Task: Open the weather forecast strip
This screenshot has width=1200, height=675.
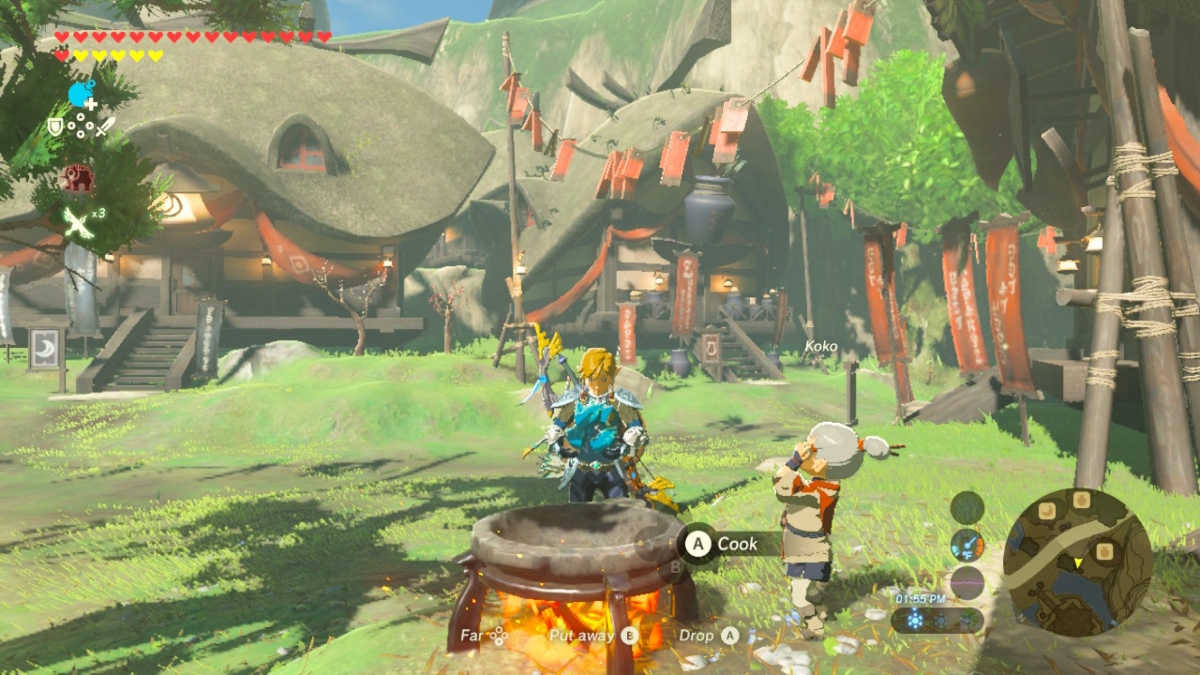Action: (x=937, y=620)
